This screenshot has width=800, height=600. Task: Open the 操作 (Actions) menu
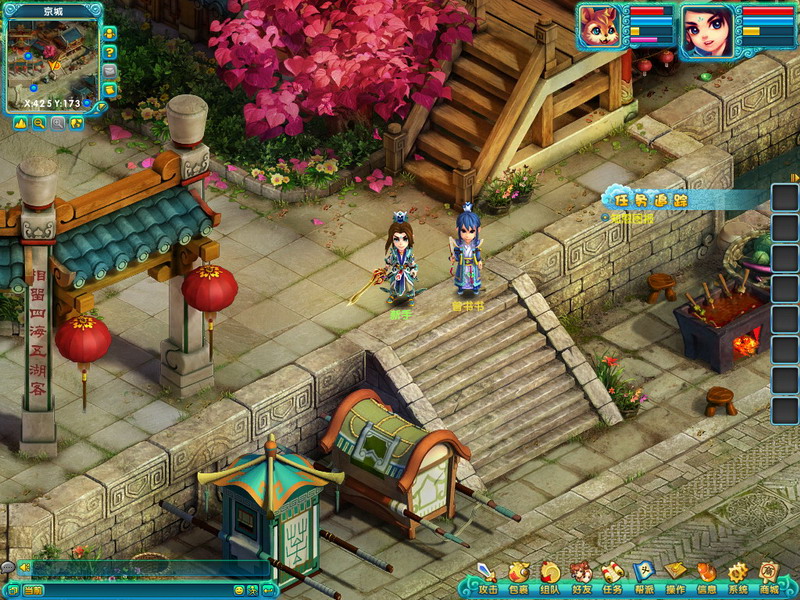pos(676,576)
